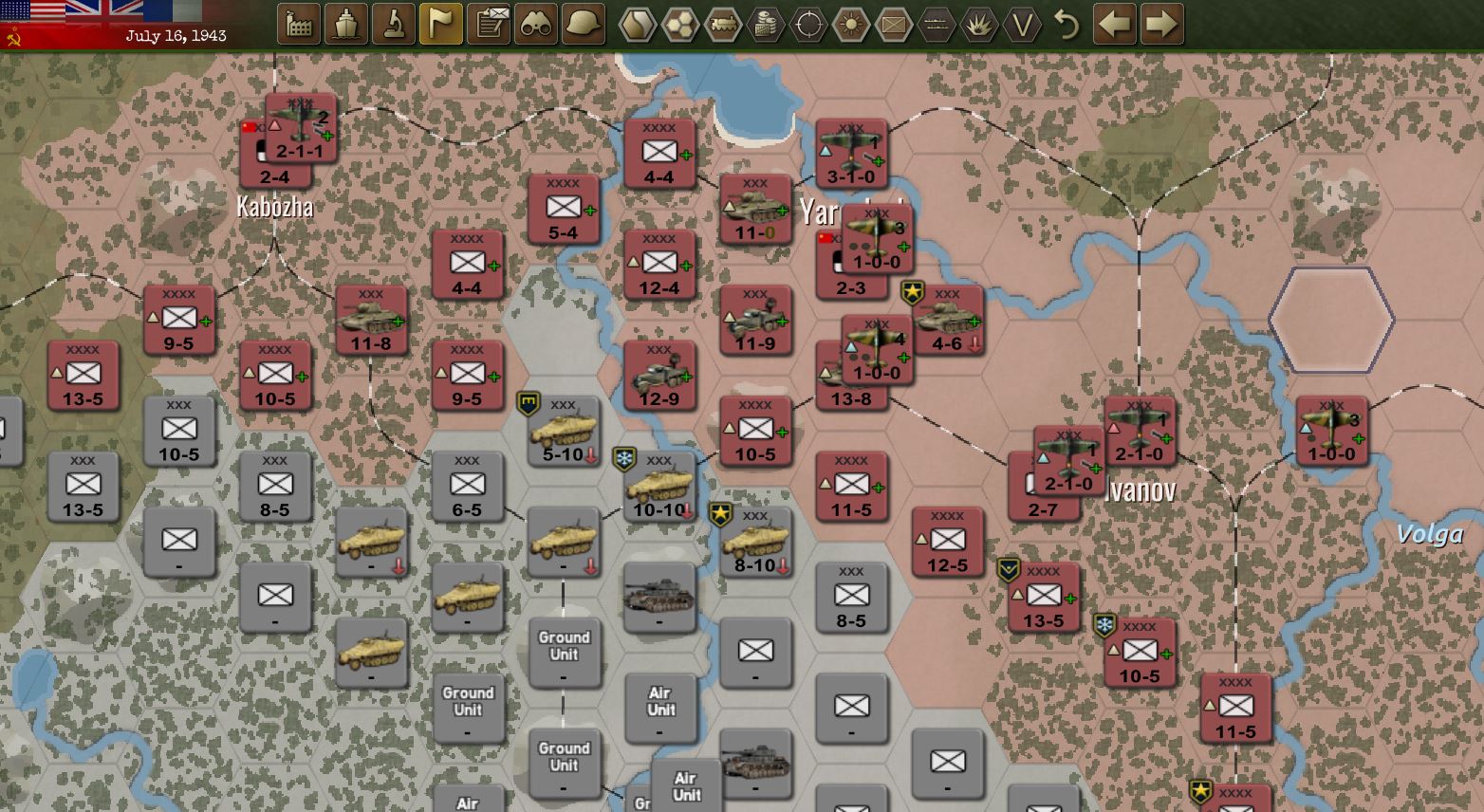Toggle the crosshair target overlay
The image size is (1484, 812).
808,25
